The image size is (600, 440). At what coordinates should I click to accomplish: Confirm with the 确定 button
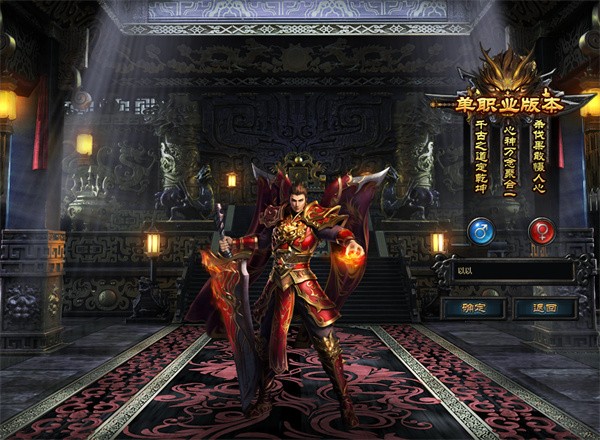coord(473,308)
